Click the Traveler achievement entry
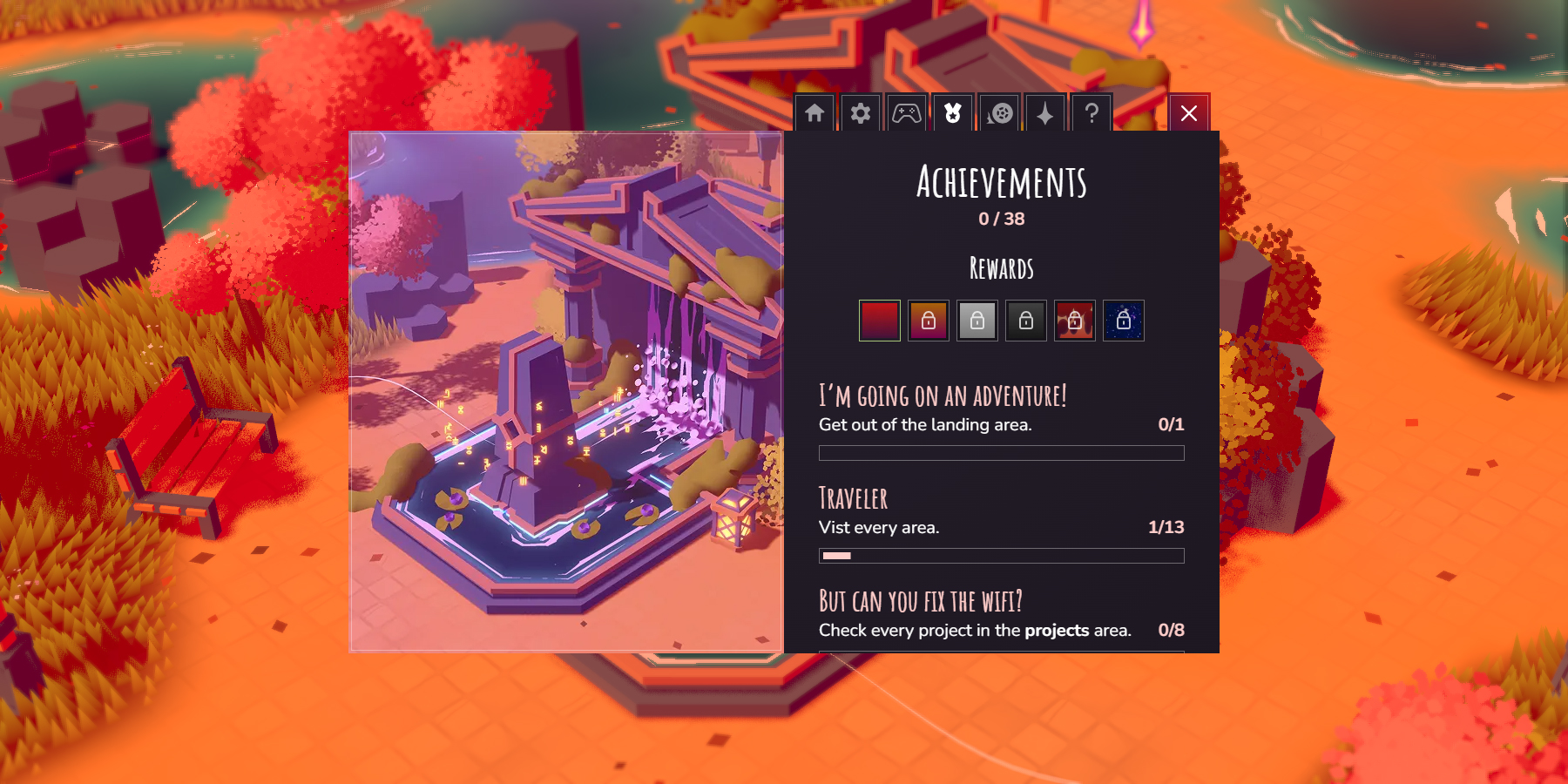 tap(852, 498)
